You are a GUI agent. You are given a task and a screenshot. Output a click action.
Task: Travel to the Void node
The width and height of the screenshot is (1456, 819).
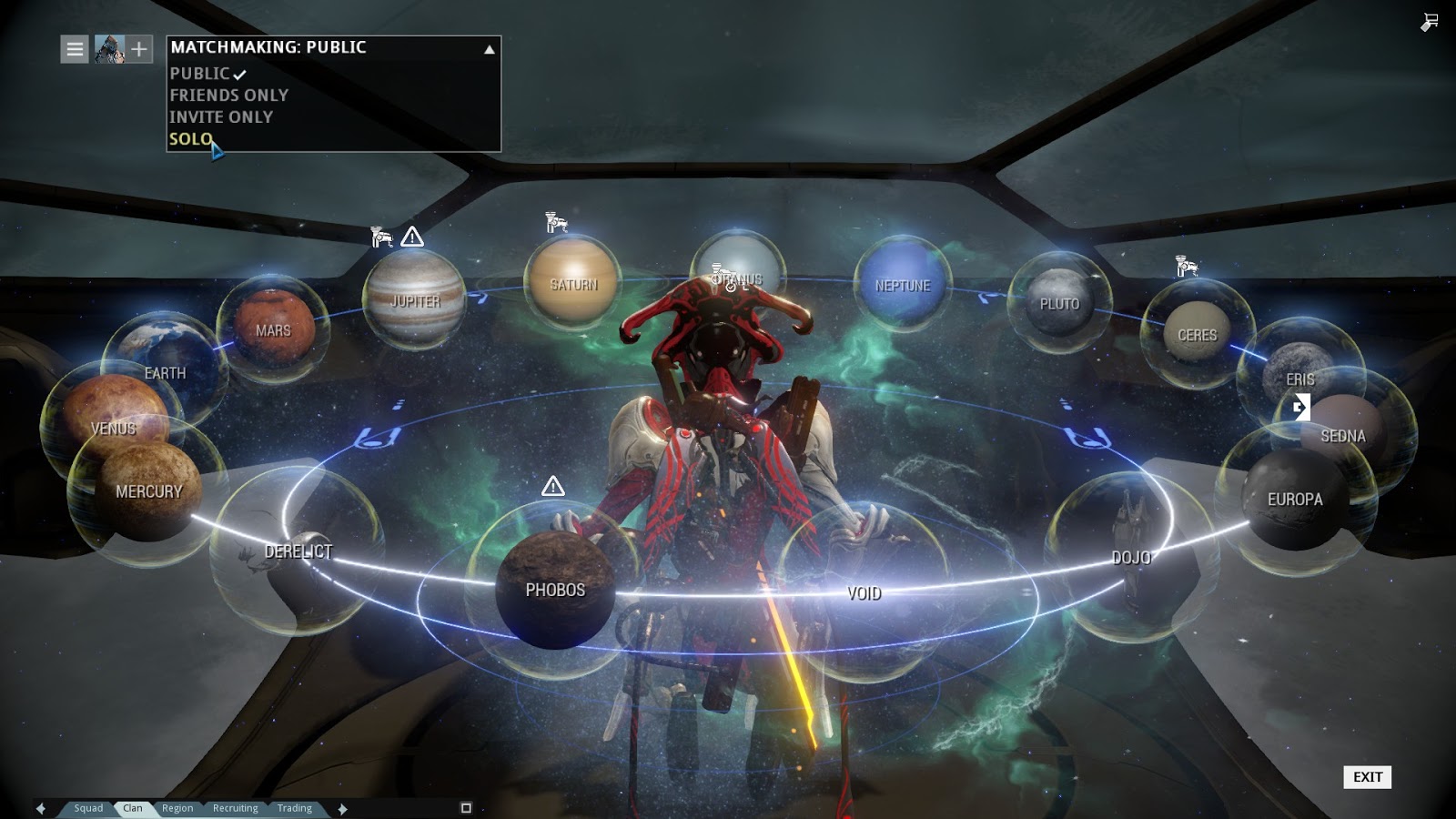(x=864, y=593)
